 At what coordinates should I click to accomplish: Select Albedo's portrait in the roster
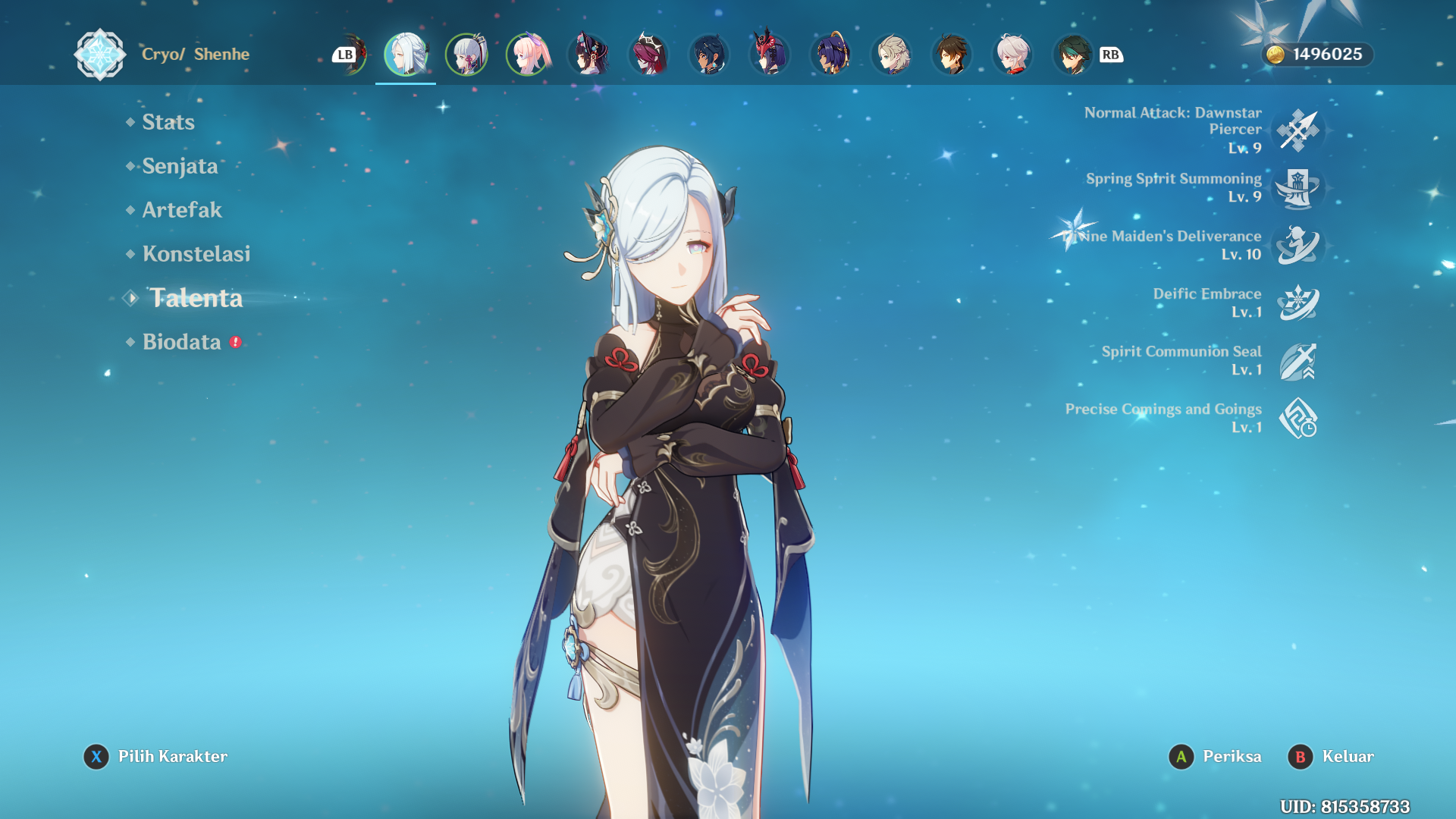click(891, 55)
